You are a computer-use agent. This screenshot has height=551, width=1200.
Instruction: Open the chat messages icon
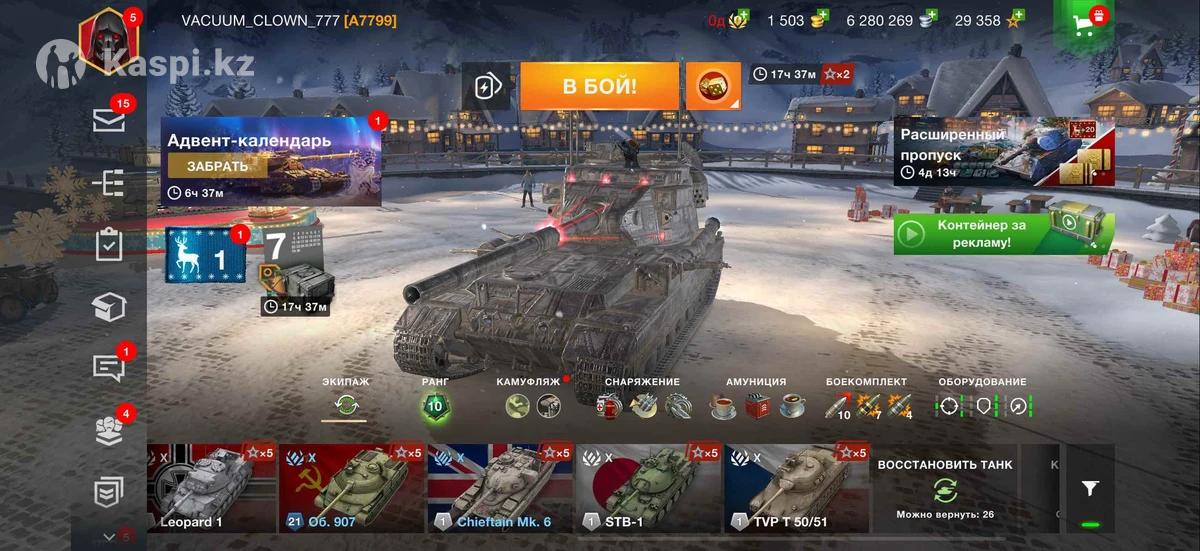(109, 367)
